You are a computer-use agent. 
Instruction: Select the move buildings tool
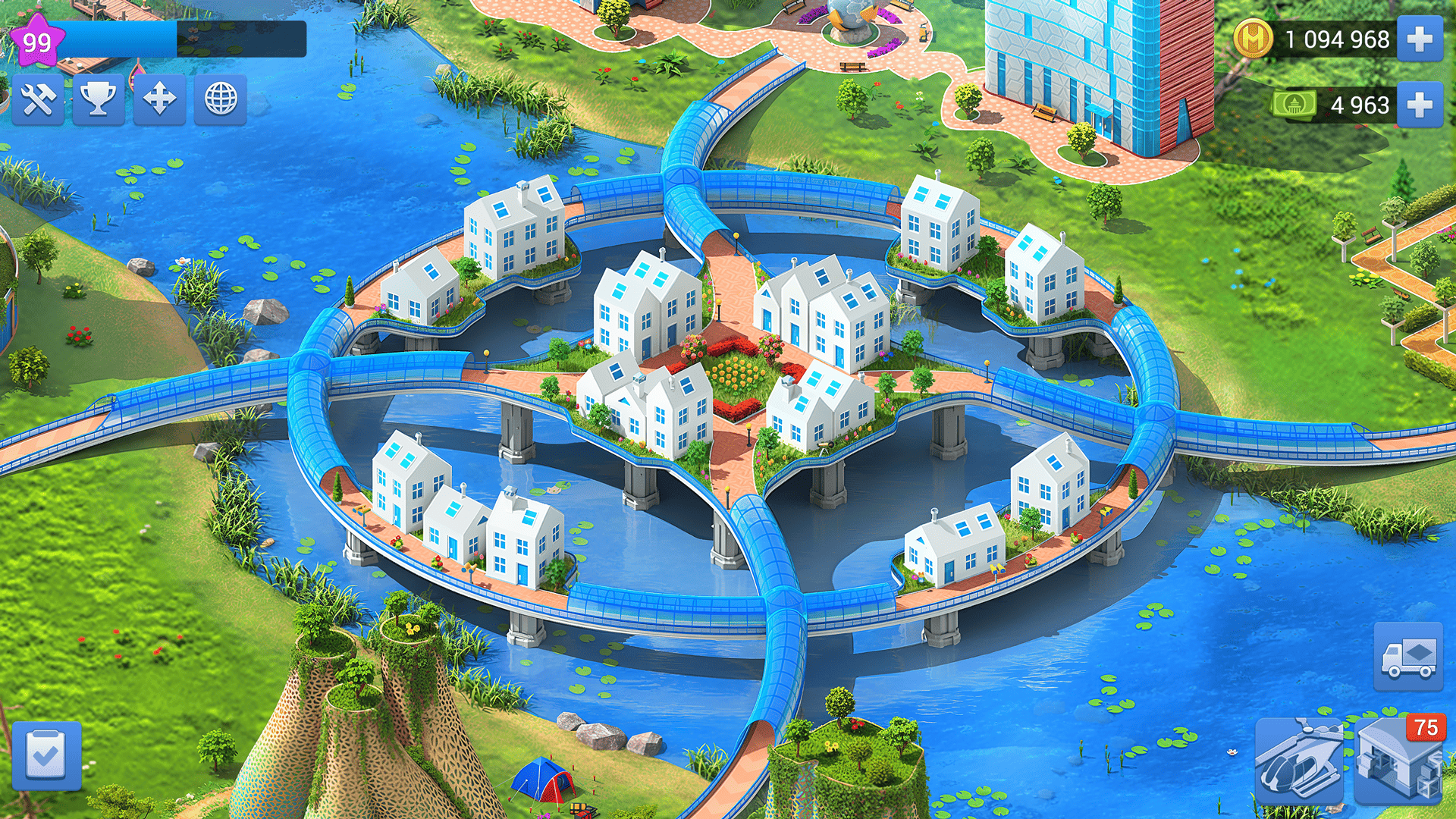click(x=158, y=101)
